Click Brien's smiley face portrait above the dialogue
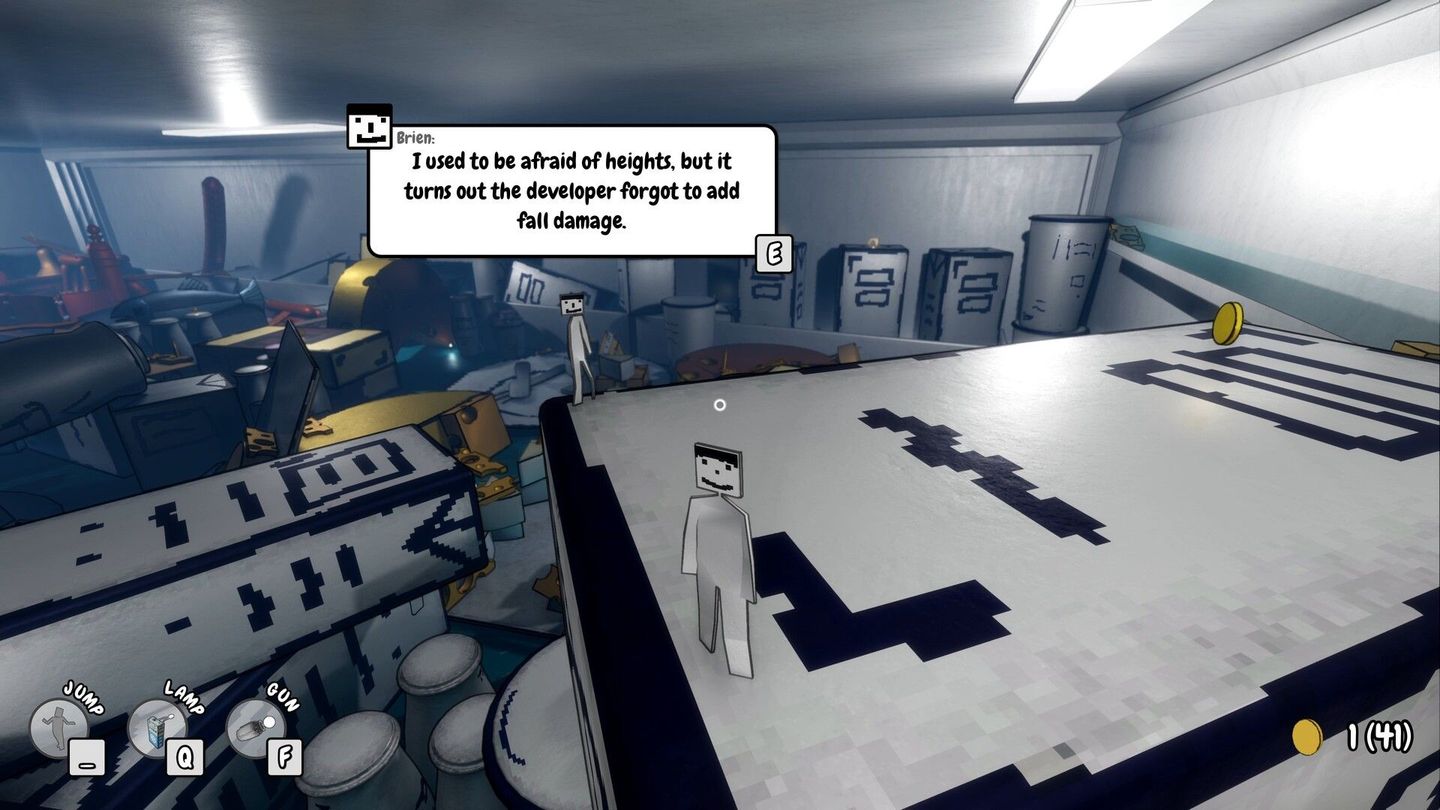1440x810 pixels. click(367, 125)
